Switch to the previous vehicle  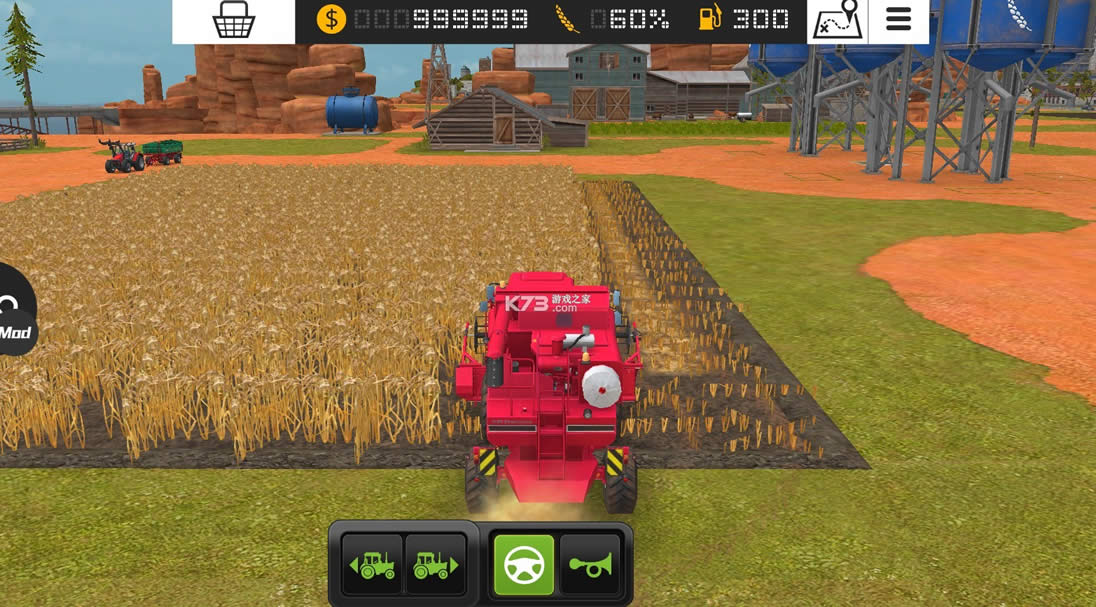[x=372, y=565]
